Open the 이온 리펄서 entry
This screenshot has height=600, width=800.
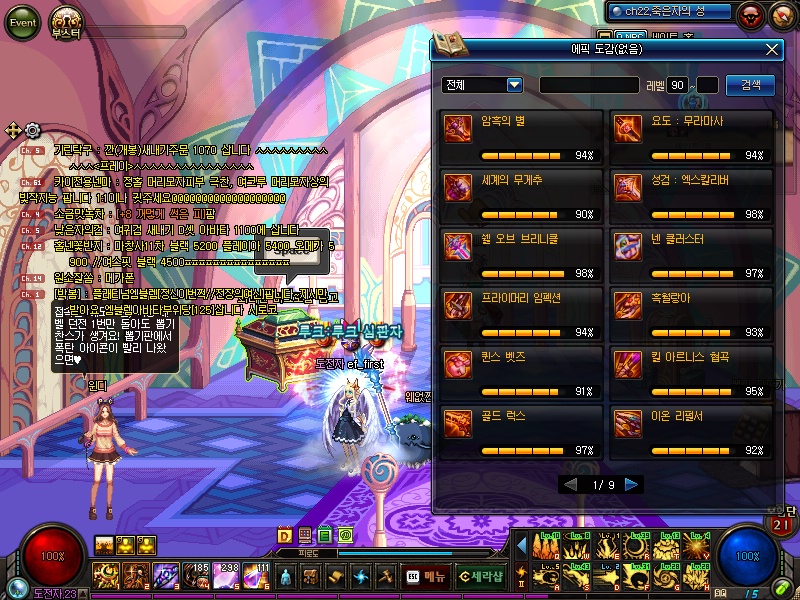(x=691, y=431)
